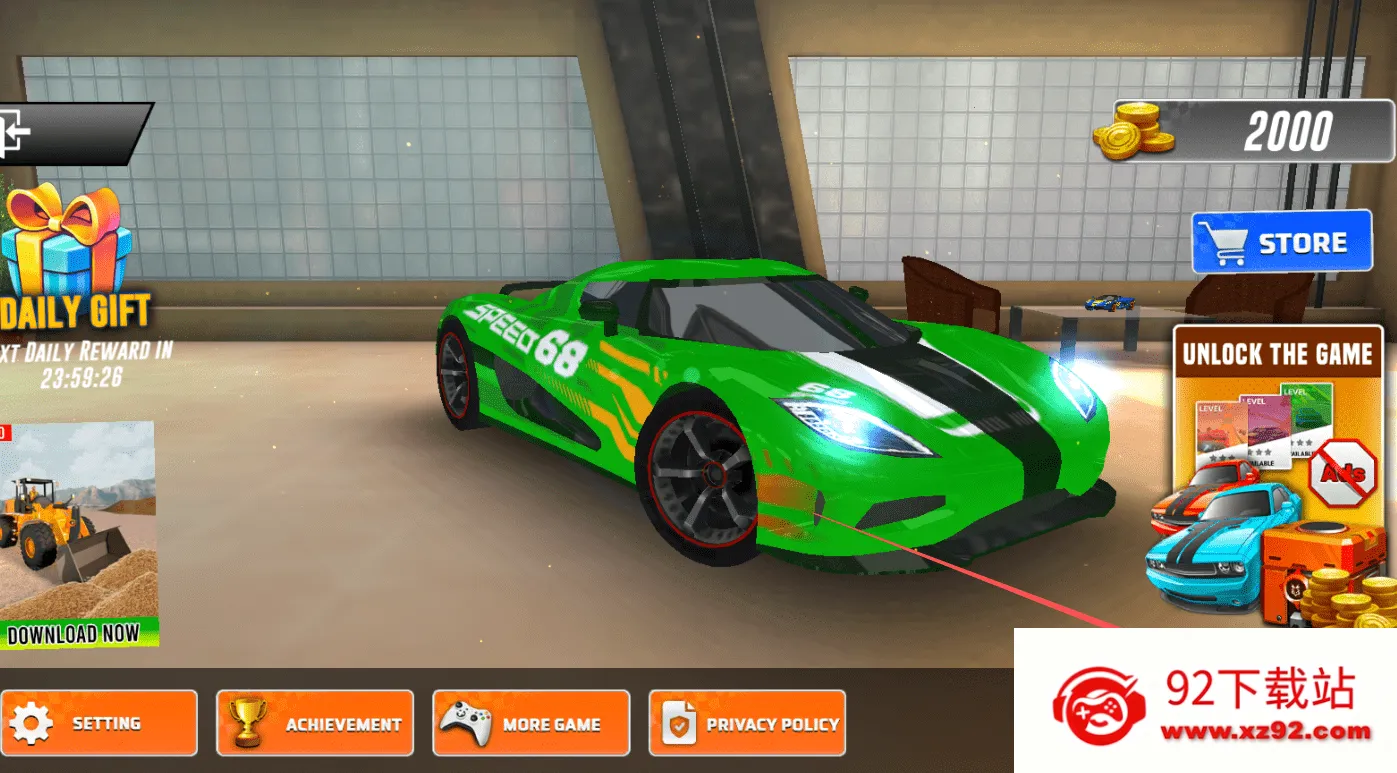Click the Achievement trophy icon
1397x773 pixels.
(x=249, y=722)
